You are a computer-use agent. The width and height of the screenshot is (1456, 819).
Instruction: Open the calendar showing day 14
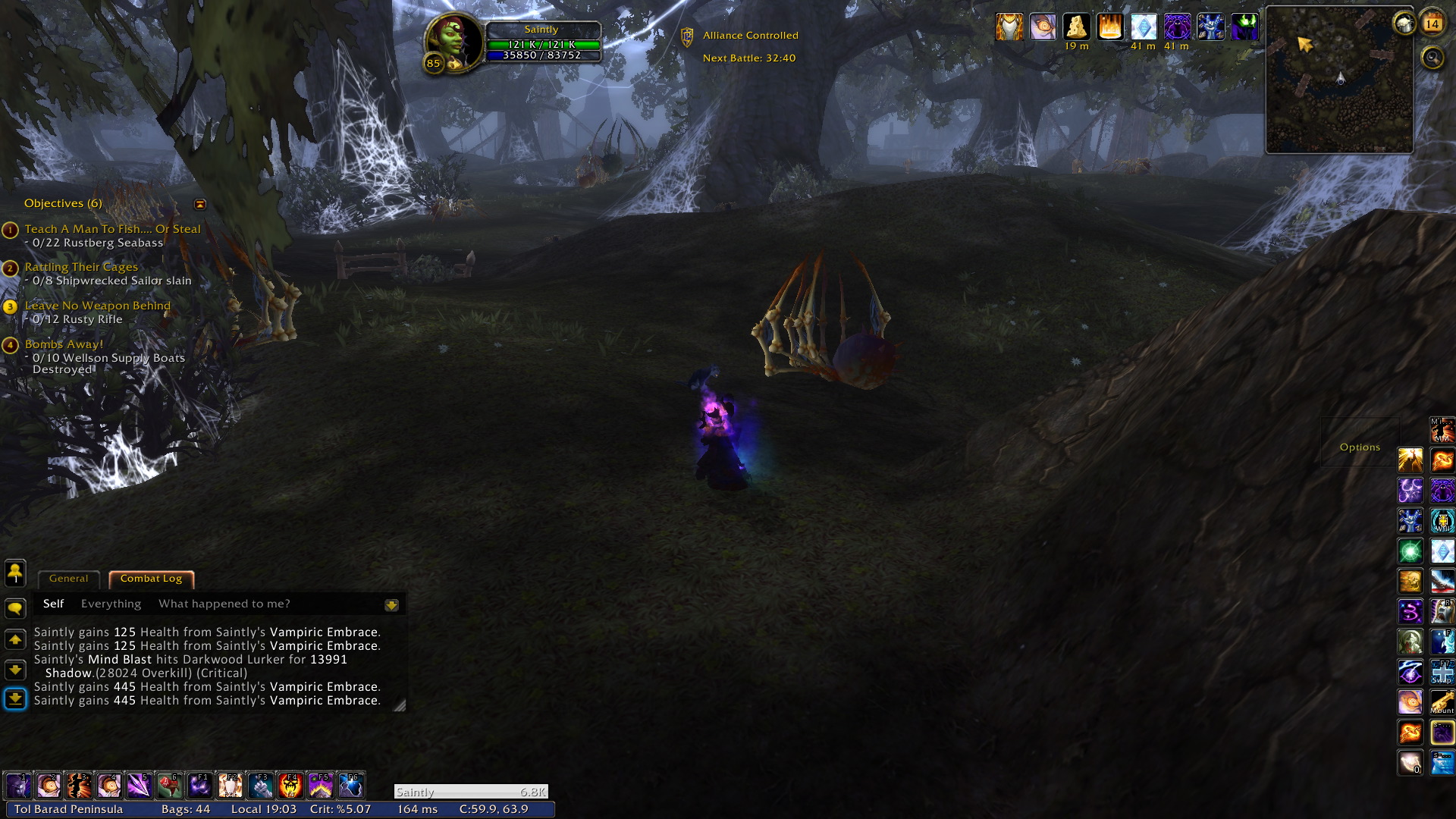click(x=1432, y=24)
